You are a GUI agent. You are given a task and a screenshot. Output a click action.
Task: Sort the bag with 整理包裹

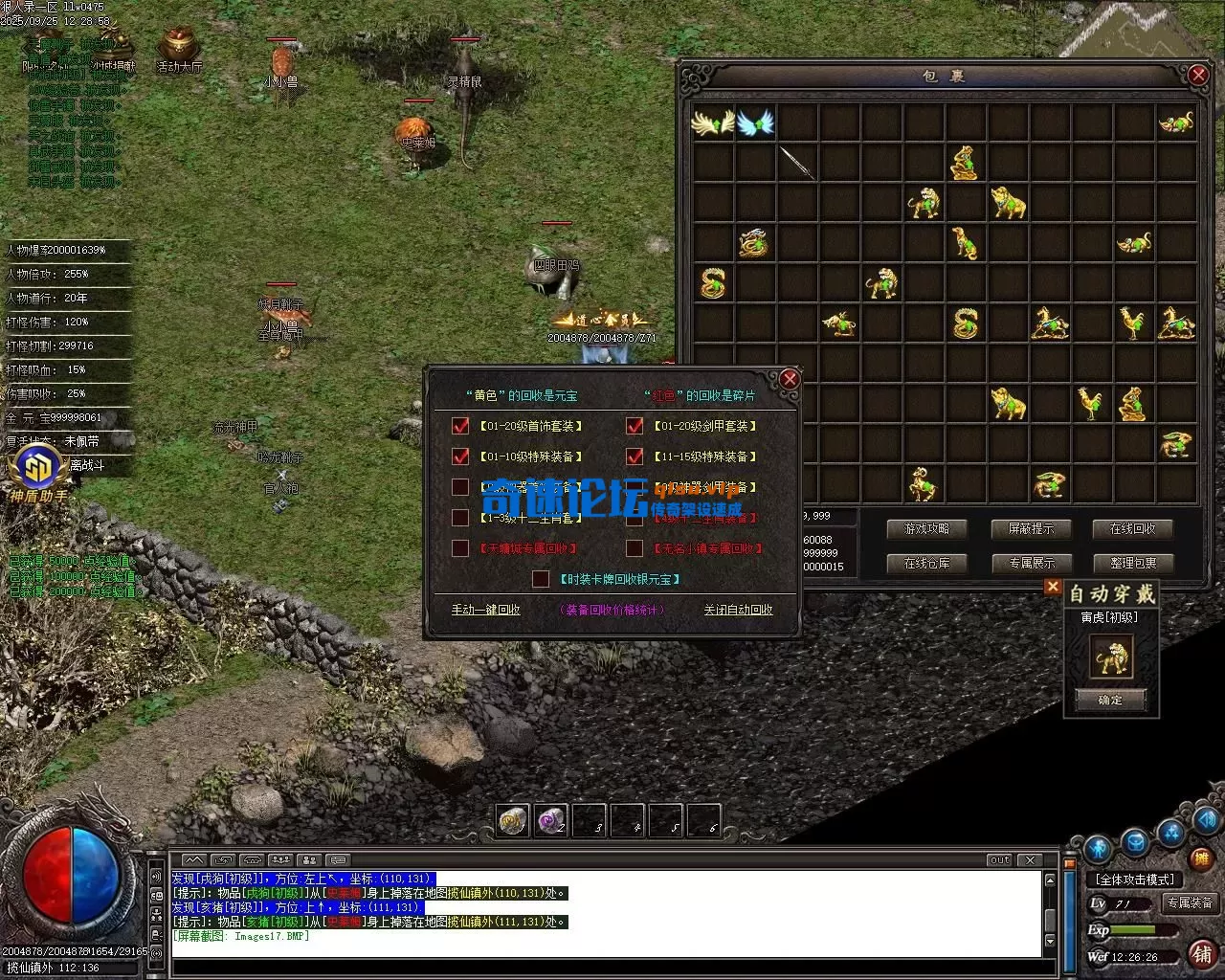pyautogui.click(x=1133, y=563)
